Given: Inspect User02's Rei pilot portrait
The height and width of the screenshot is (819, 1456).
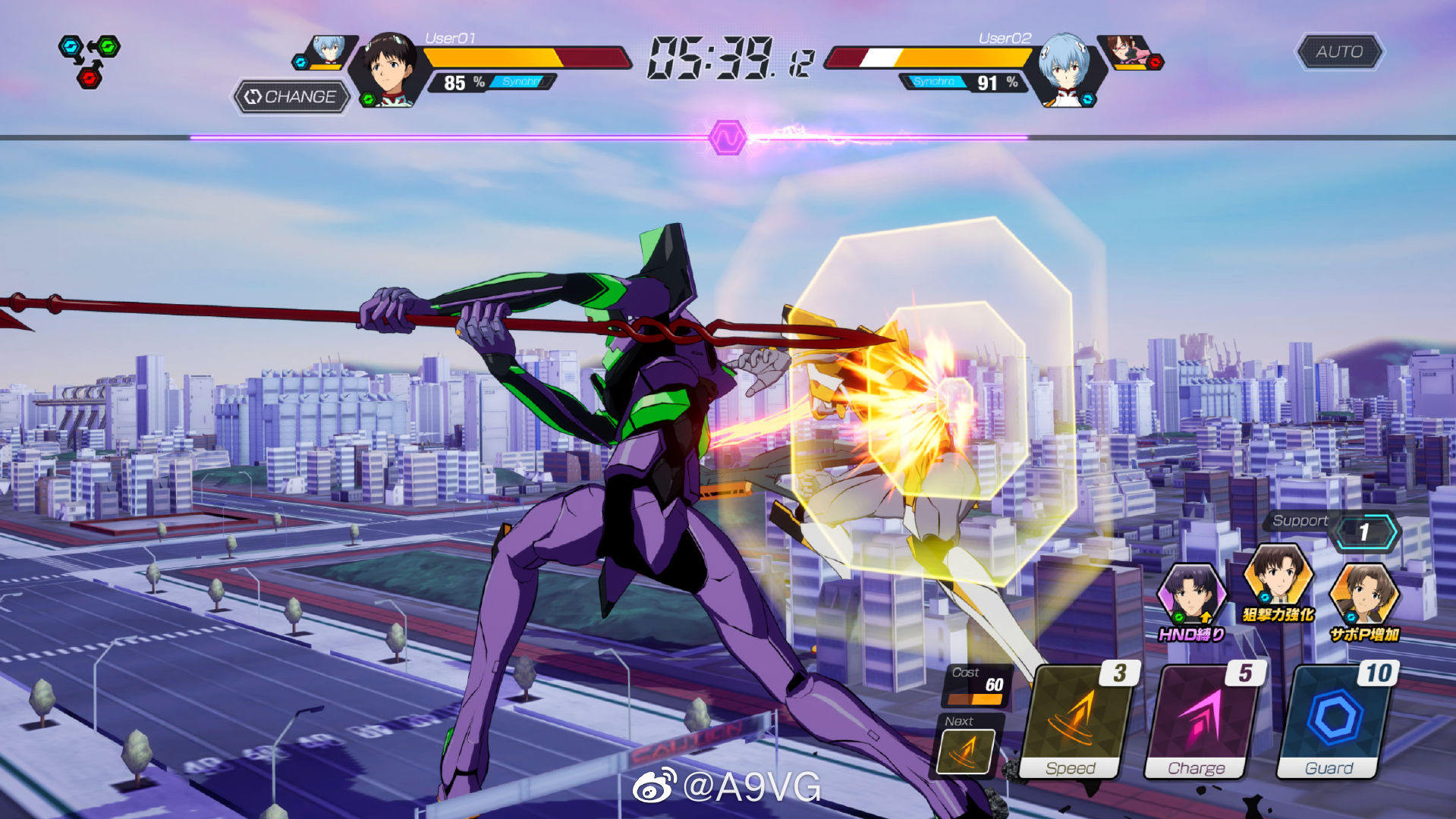Looking at the screenshot, I should pyautogui.click(x=1064, y=68).
